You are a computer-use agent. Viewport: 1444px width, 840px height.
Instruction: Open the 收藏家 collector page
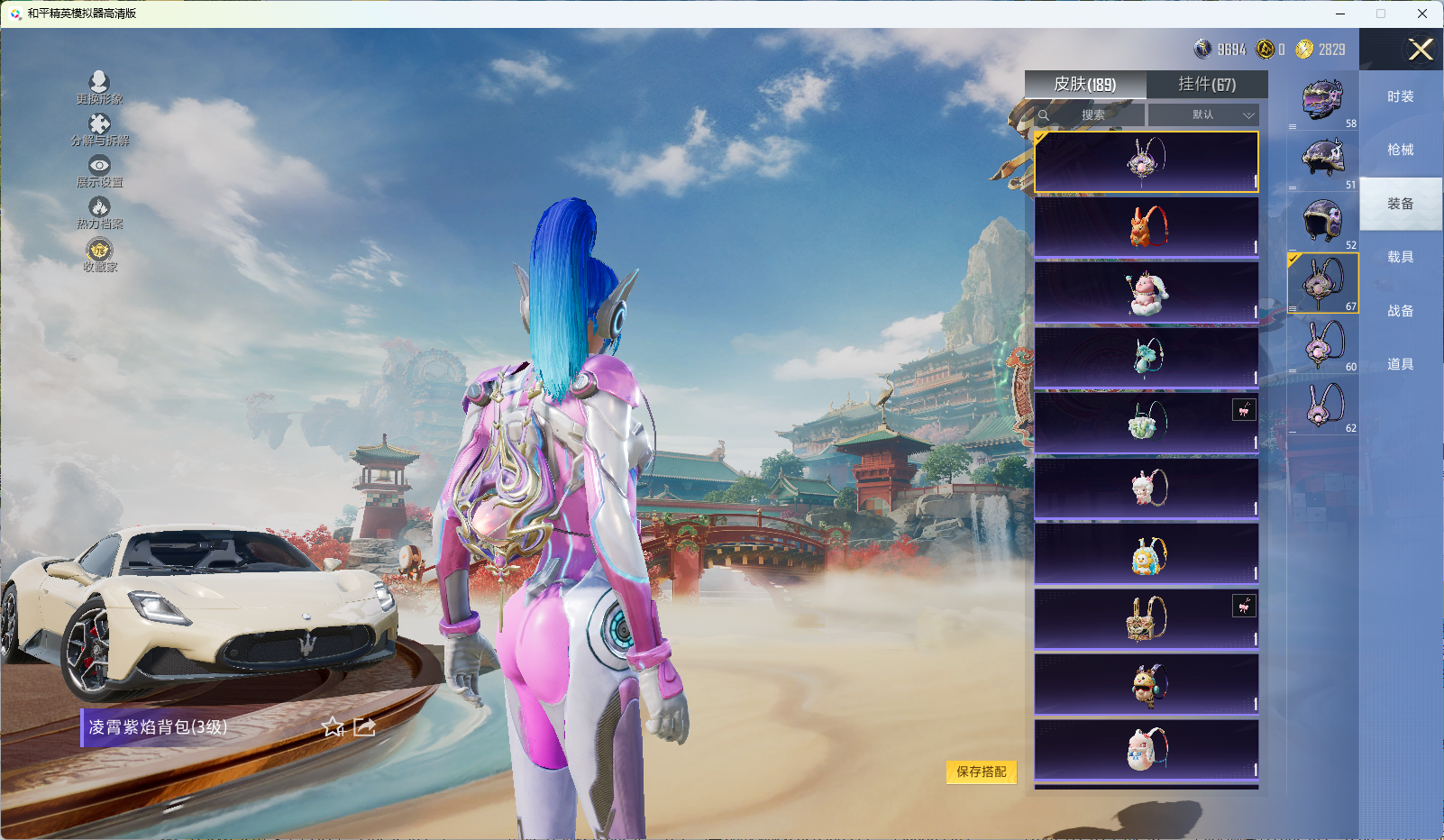tap(99, 255)
